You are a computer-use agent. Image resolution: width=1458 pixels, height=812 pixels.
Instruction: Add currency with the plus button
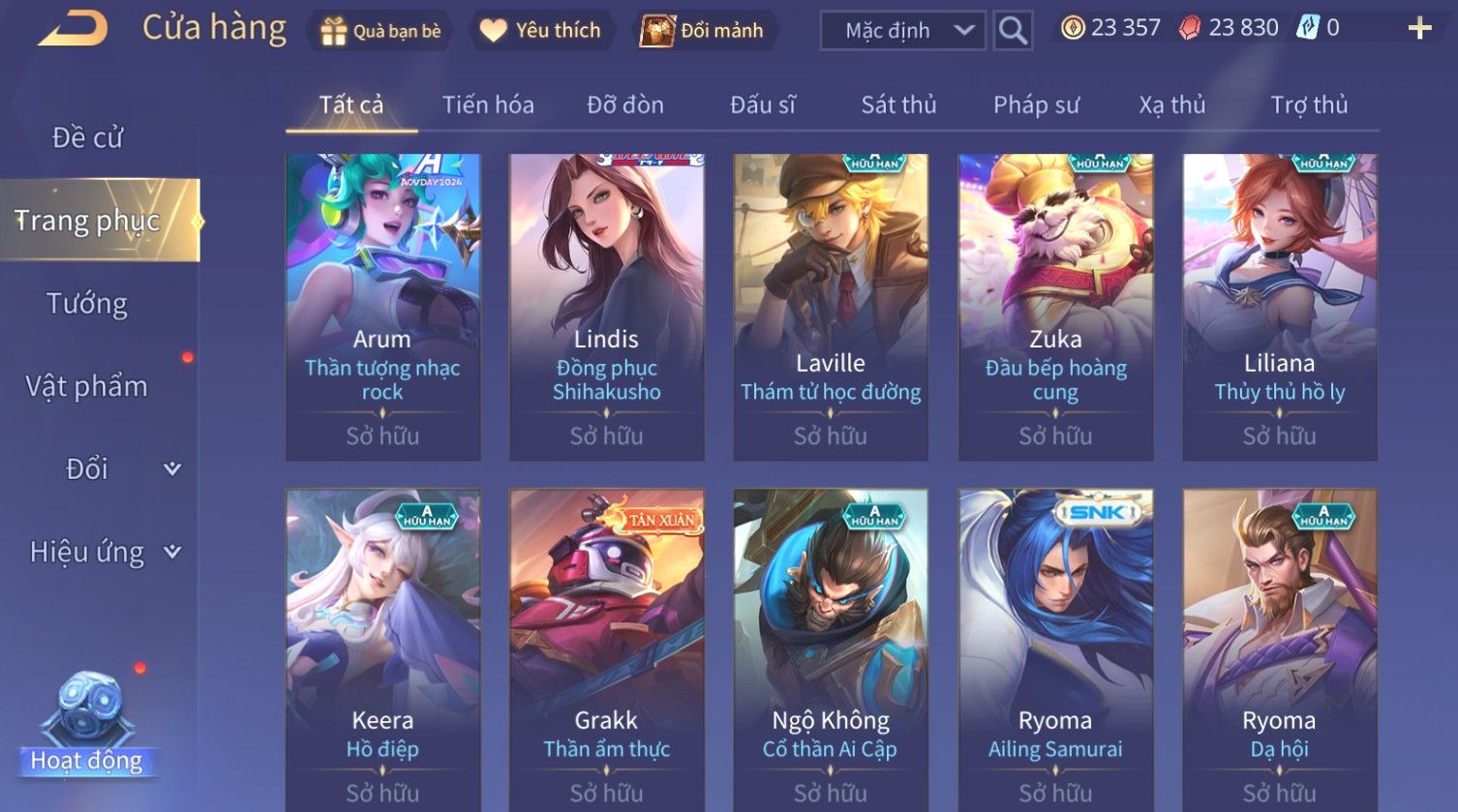[1419, 29]
